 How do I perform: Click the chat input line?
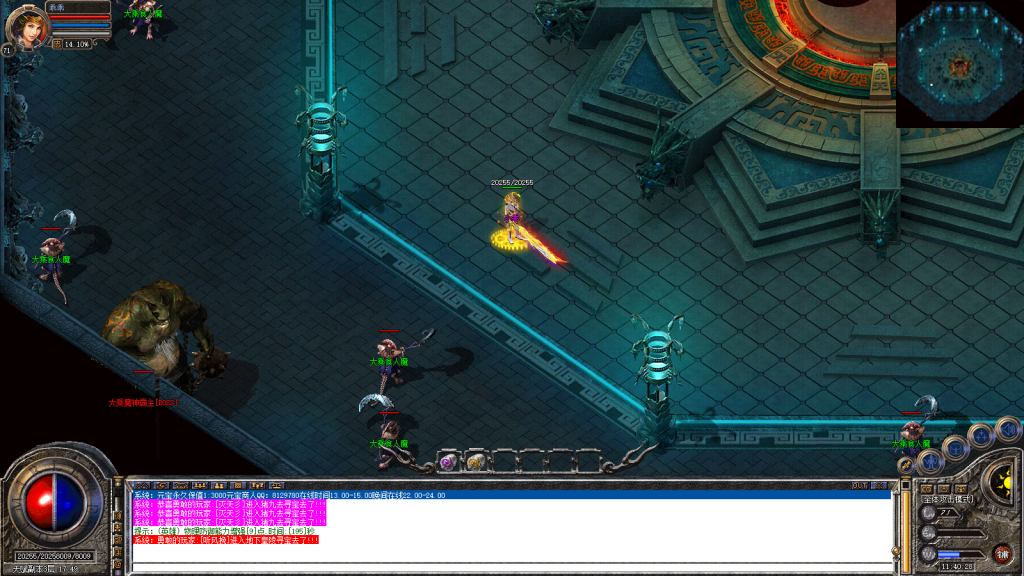[510, 567]
